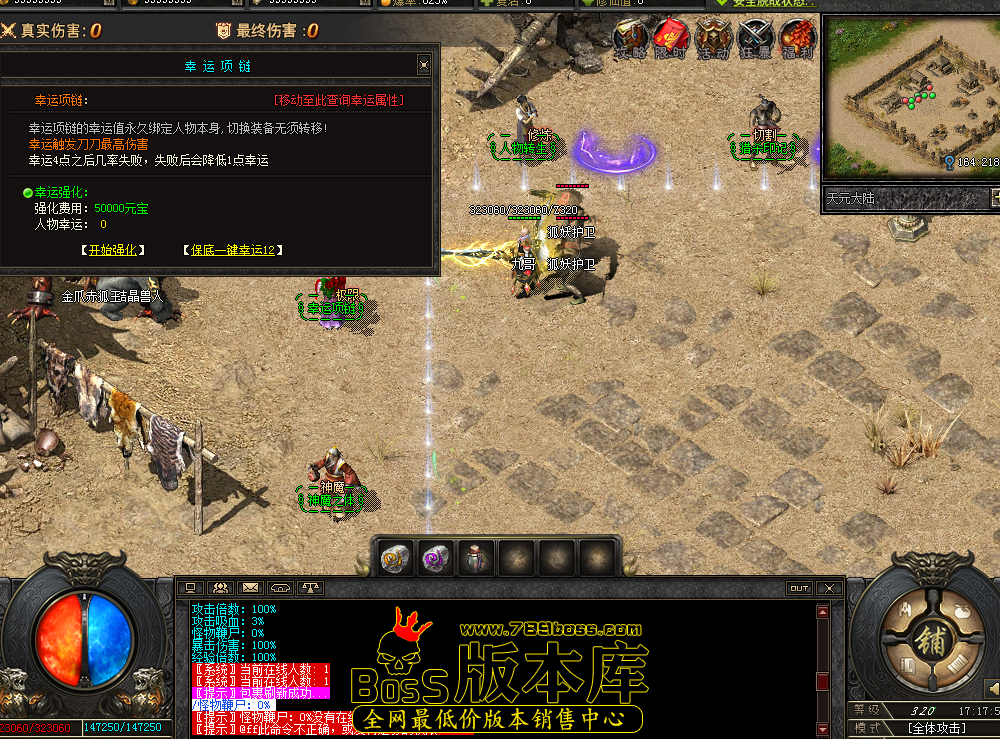Activate the 狂暴 crossed swords icon
The image size is (1000, 739).
tap(755, 39)
